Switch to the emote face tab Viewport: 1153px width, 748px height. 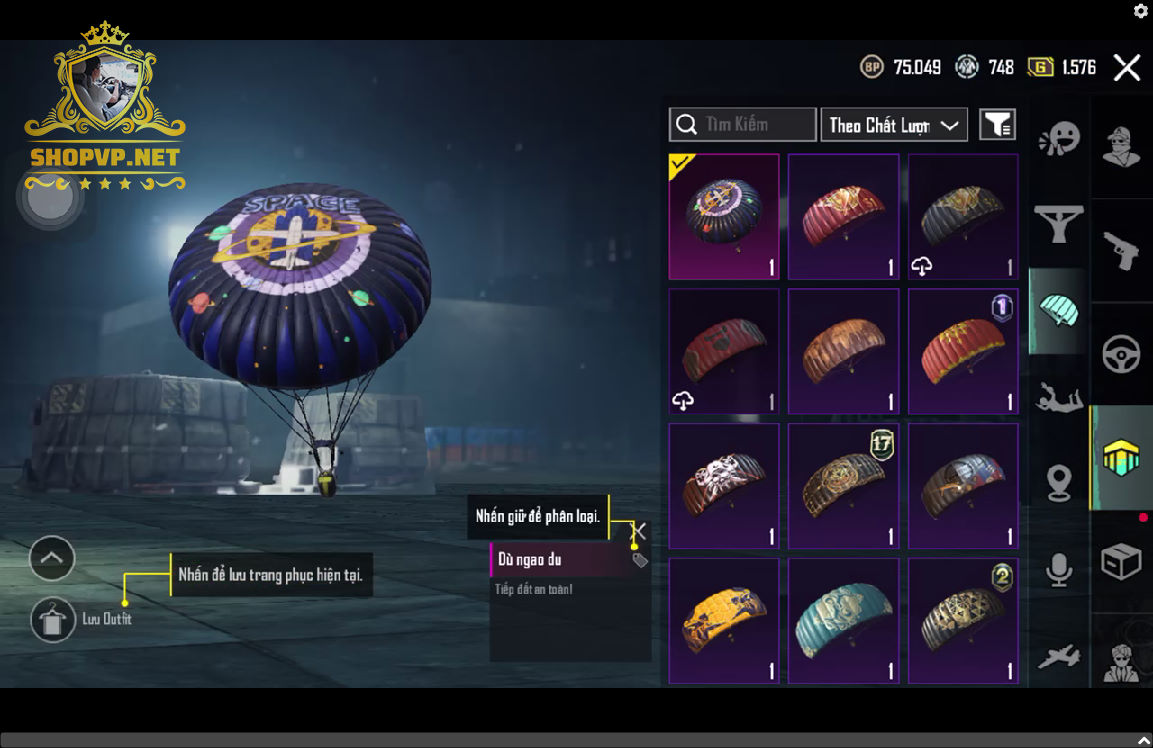tap(1059, 140)
